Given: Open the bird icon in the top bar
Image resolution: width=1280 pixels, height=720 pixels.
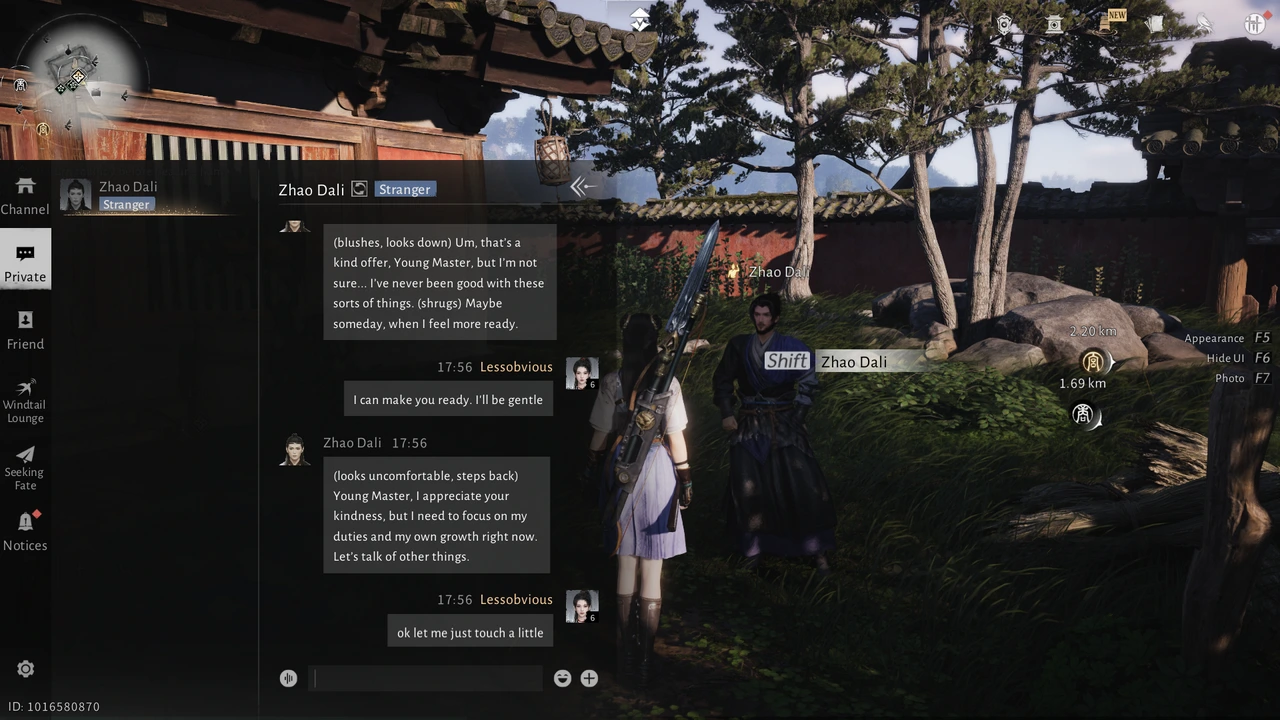Looking at the screenshot, I should (1204, 25).
